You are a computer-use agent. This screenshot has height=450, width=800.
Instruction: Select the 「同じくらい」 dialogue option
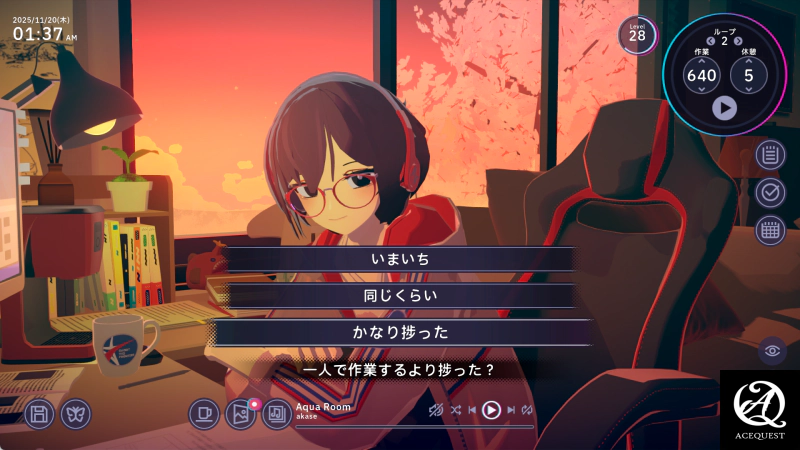click(400, 296)
